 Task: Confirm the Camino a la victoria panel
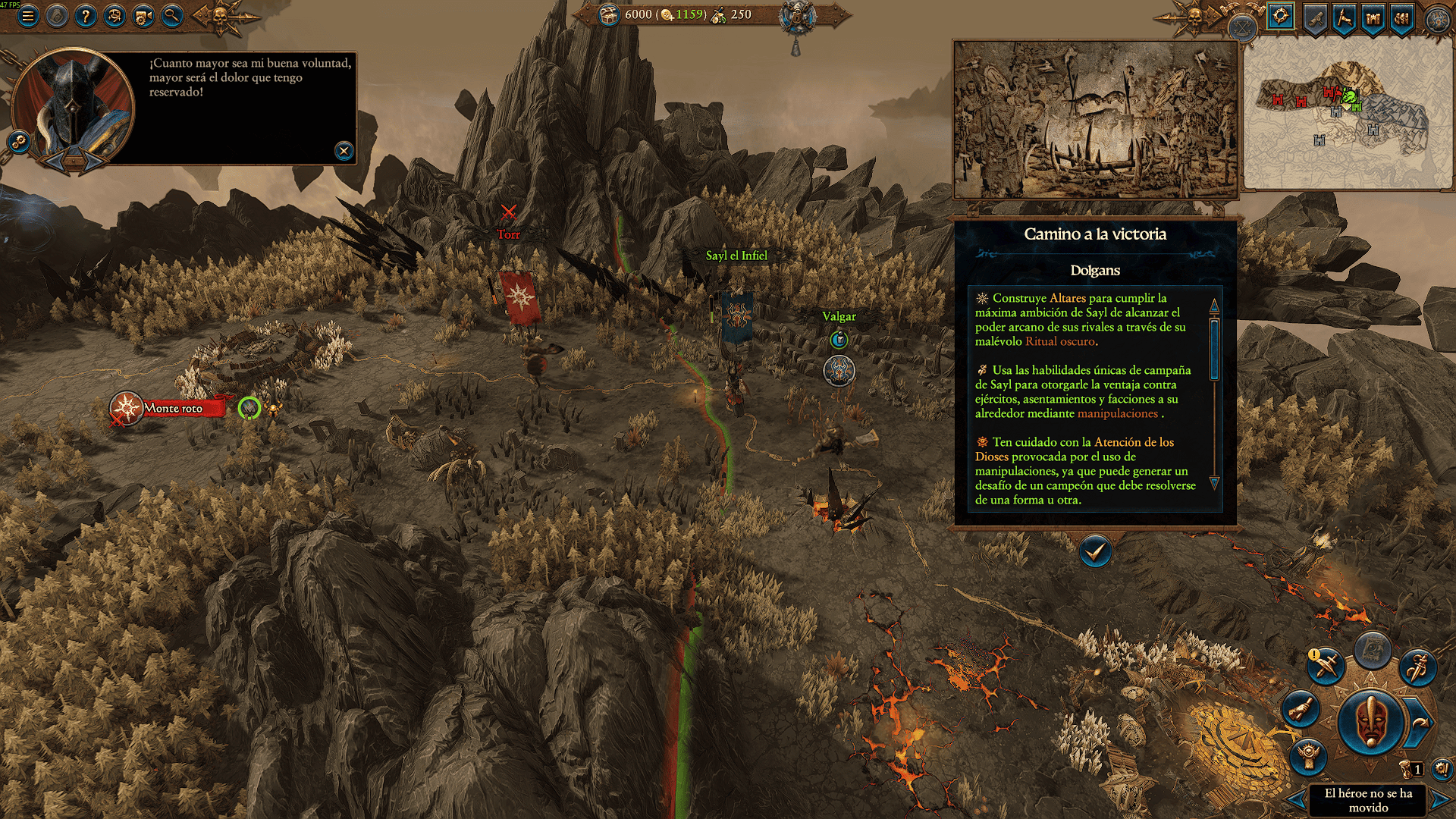click(x=1094, y=551)
